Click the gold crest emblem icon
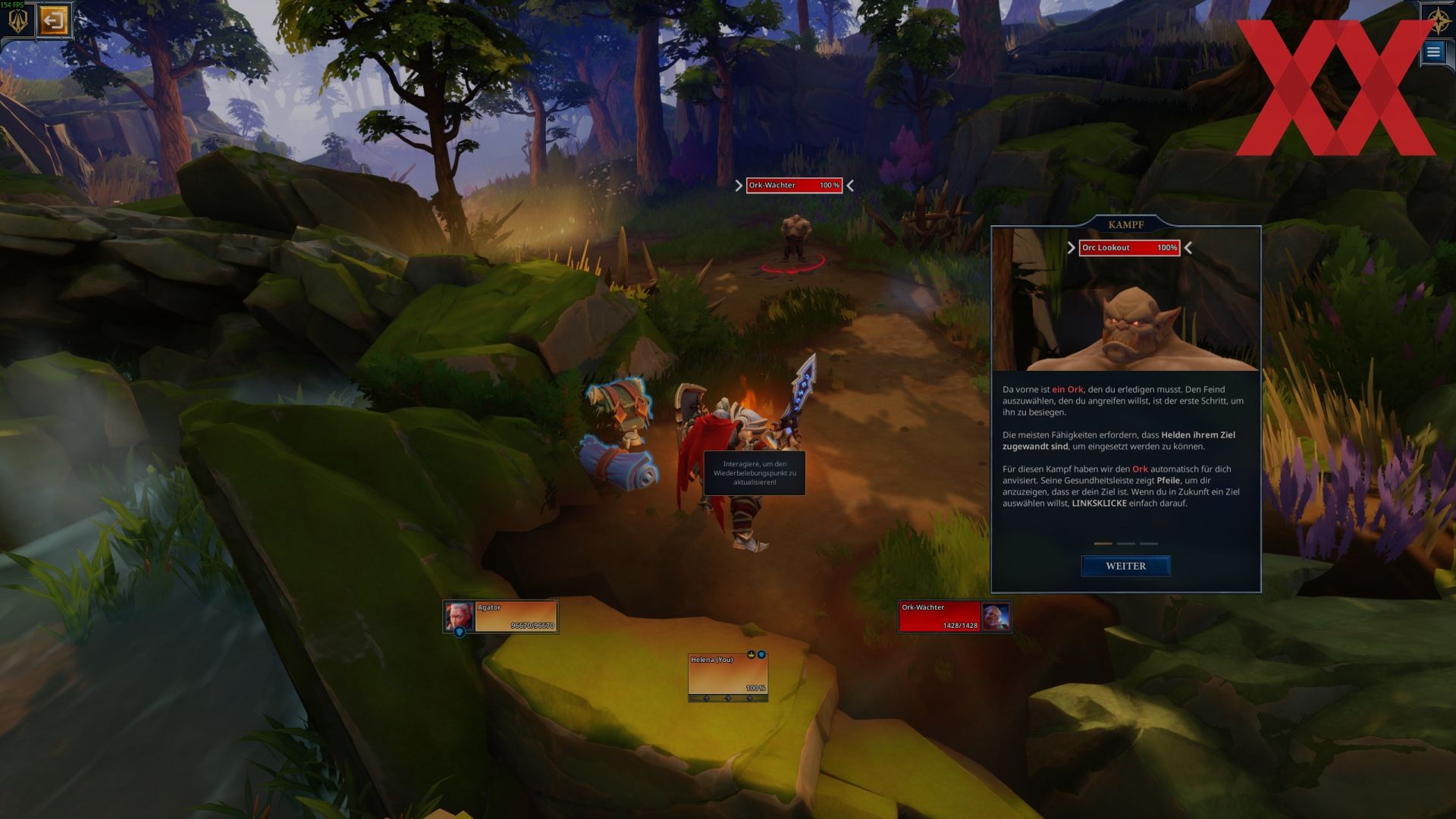 tap(17, 20)
